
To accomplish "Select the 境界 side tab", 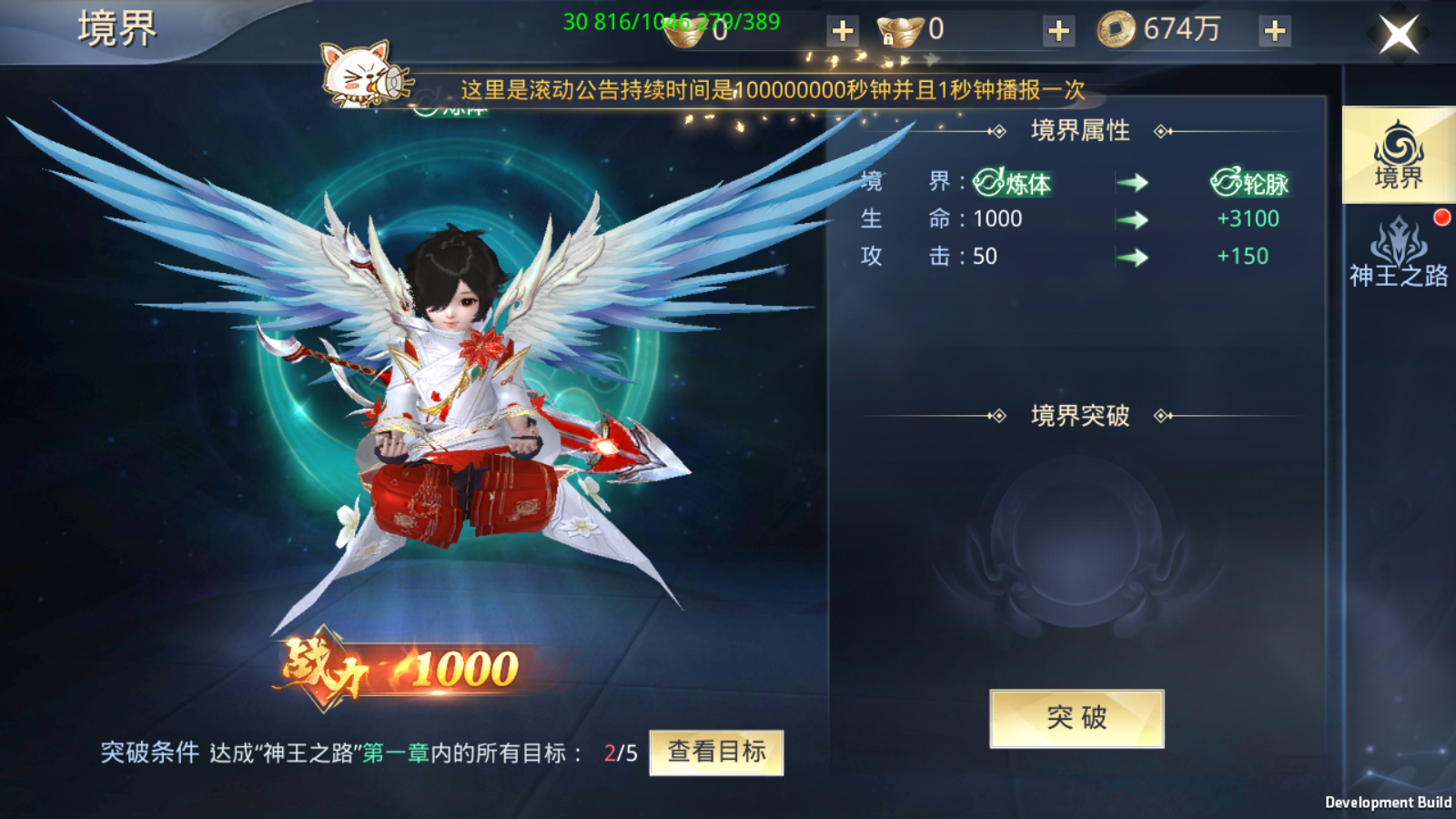I will pos(1399,155).
